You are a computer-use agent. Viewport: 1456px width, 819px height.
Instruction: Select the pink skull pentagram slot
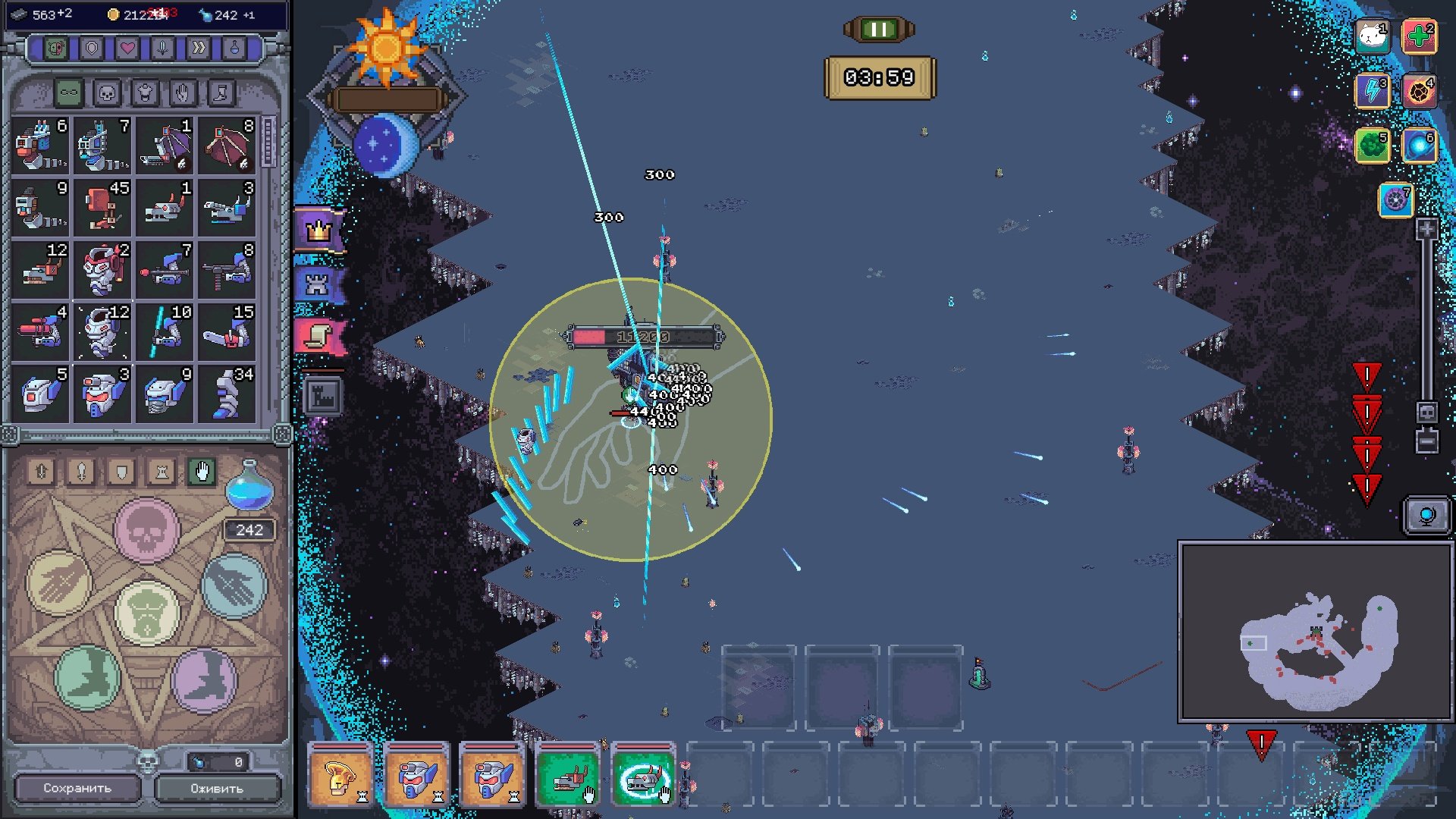pos(146,530)
